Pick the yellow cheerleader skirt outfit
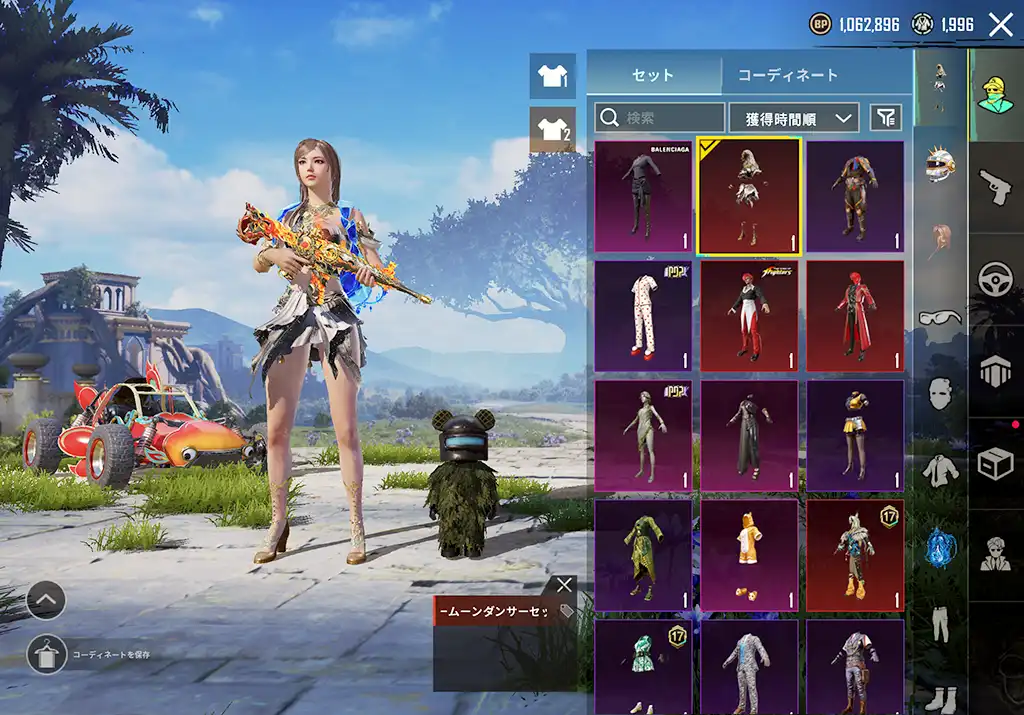Image resolution: width=1024 pixels, height=715 pixels. pyautogui.click(x=855, y=435)
